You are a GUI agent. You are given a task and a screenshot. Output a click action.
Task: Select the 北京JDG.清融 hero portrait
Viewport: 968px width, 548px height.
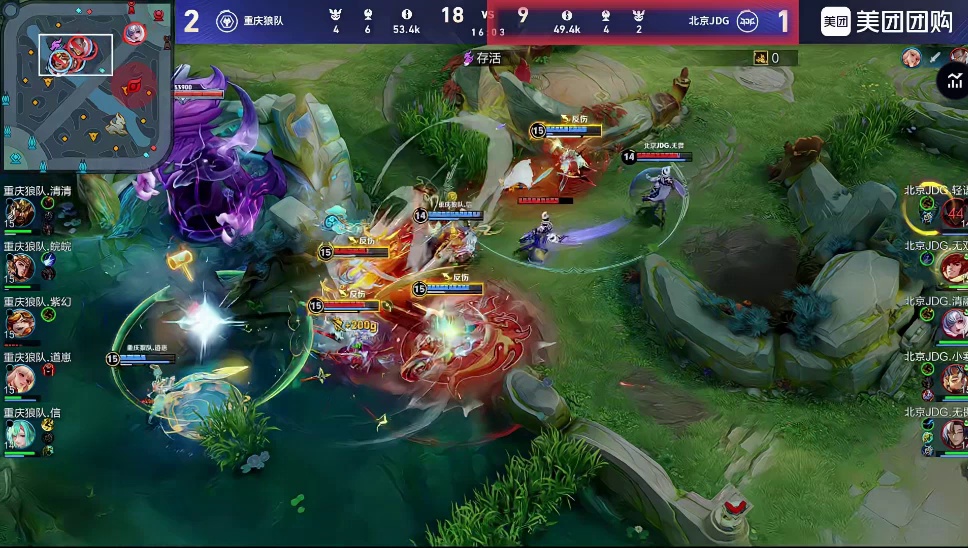[951, 323]
